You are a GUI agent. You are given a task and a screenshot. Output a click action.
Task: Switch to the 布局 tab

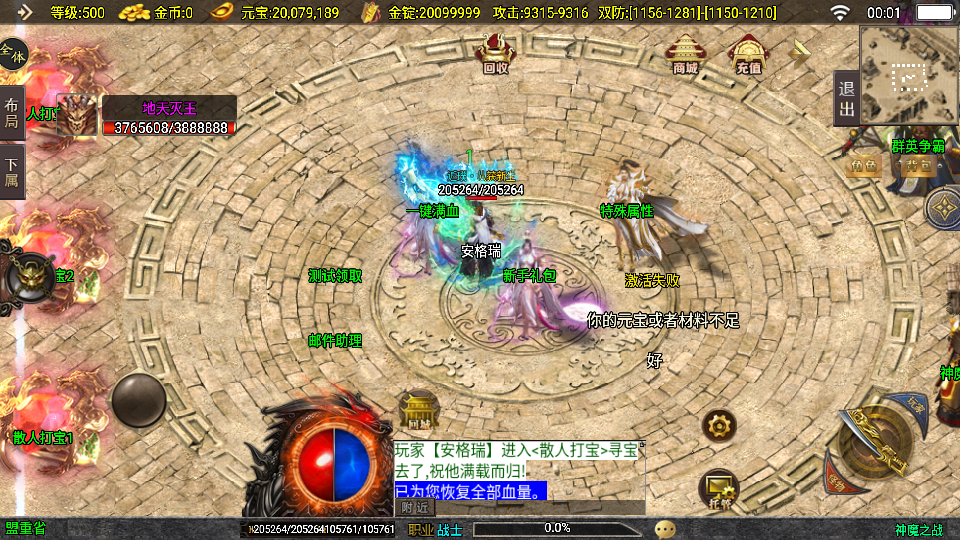pos(12,113)
